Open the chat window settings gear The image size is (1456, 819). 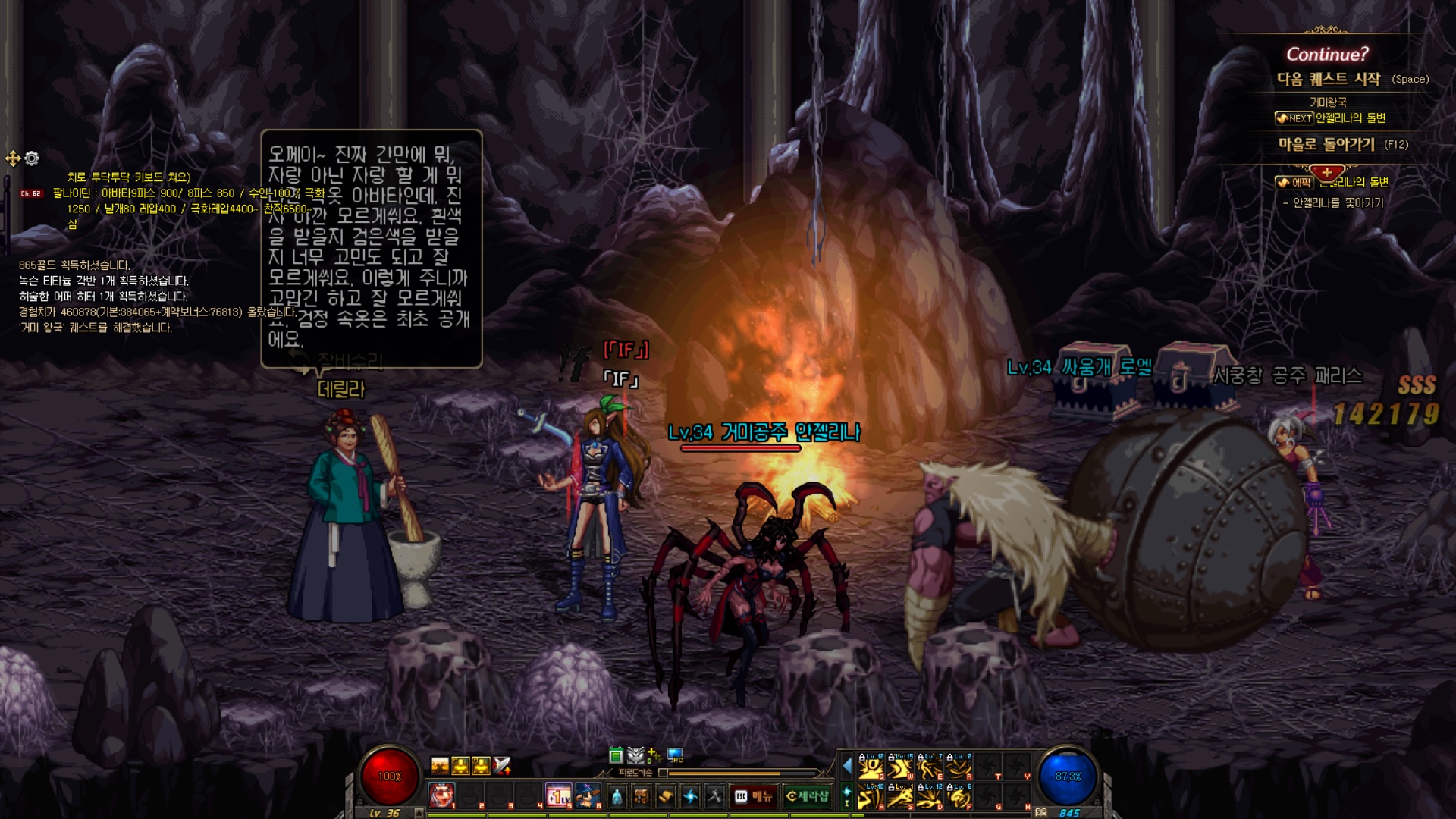point(32,158)
